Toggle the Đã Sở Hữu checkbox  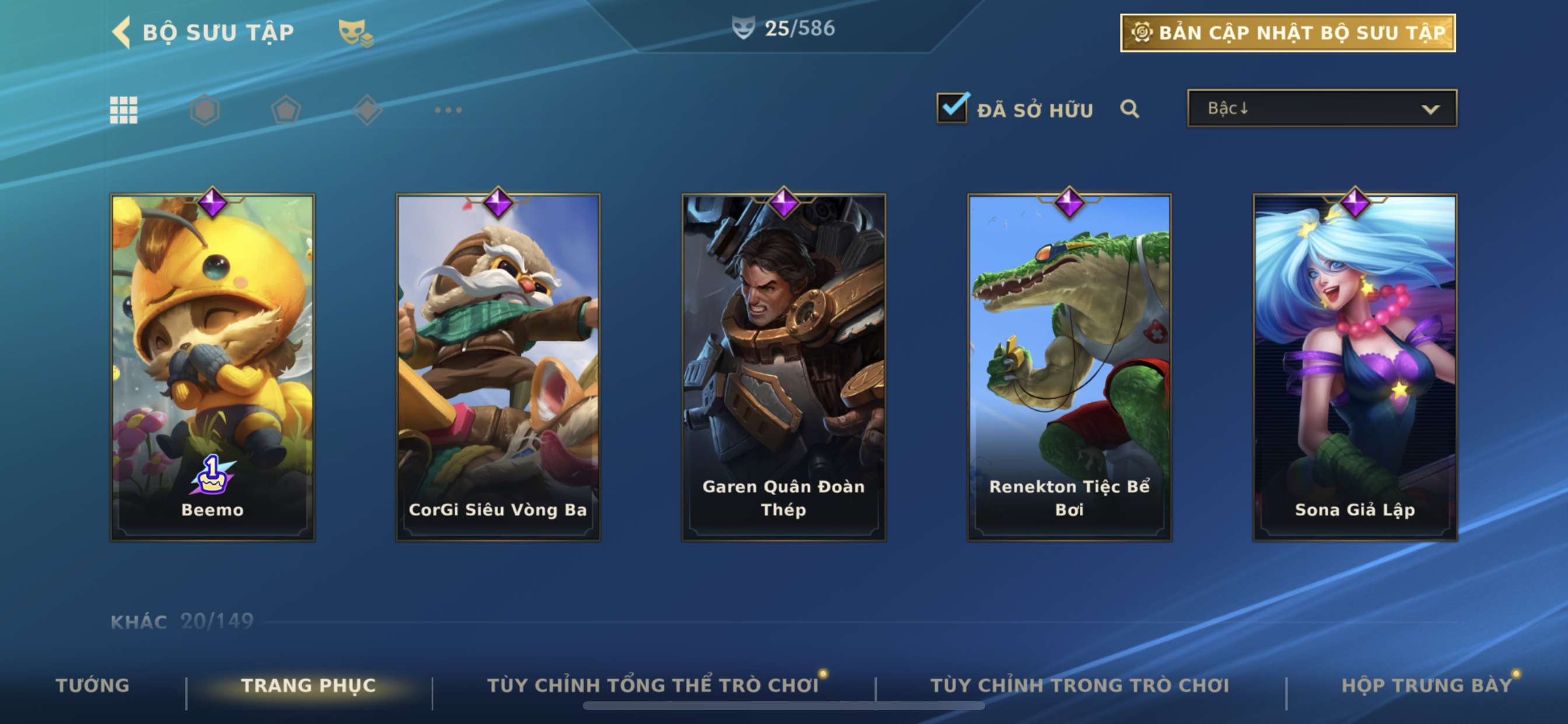952,108
